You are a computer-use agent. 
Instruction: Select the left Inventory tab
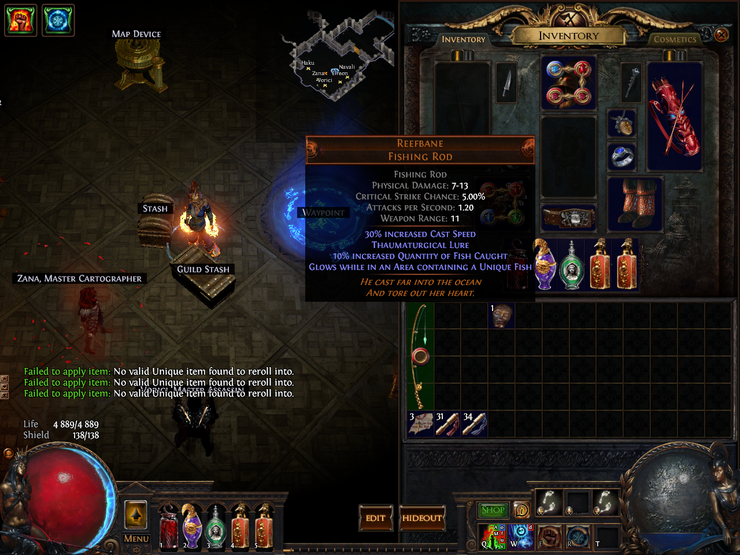click(x=463, y=39)
